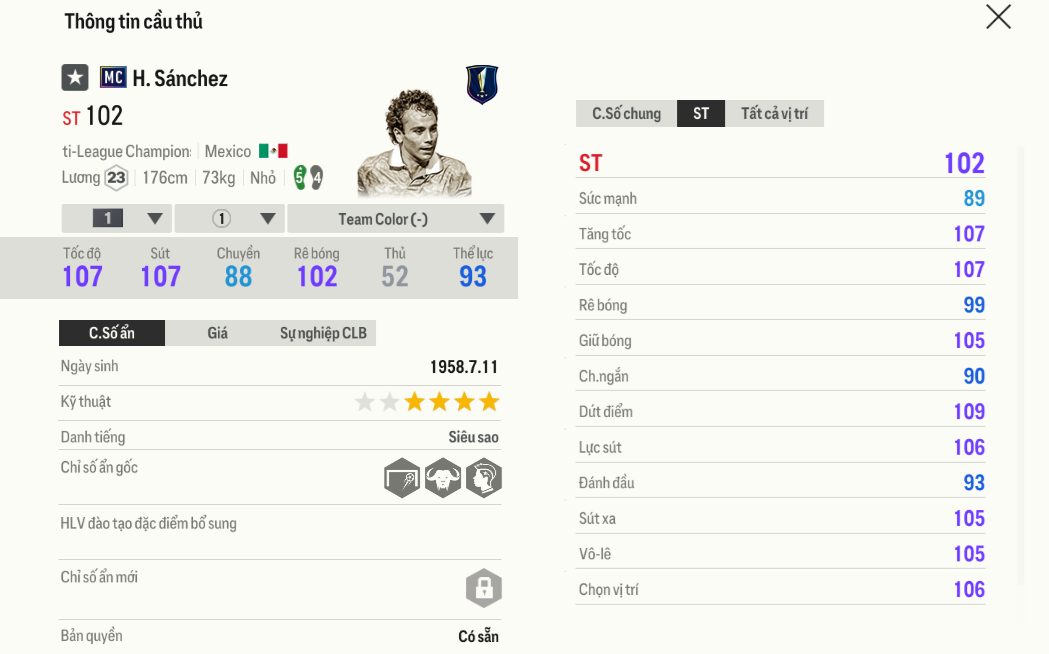Viewport: 1049px width, 654px height.
Task: Click the locked new hidden trait slot
Action: pos(483,588)
